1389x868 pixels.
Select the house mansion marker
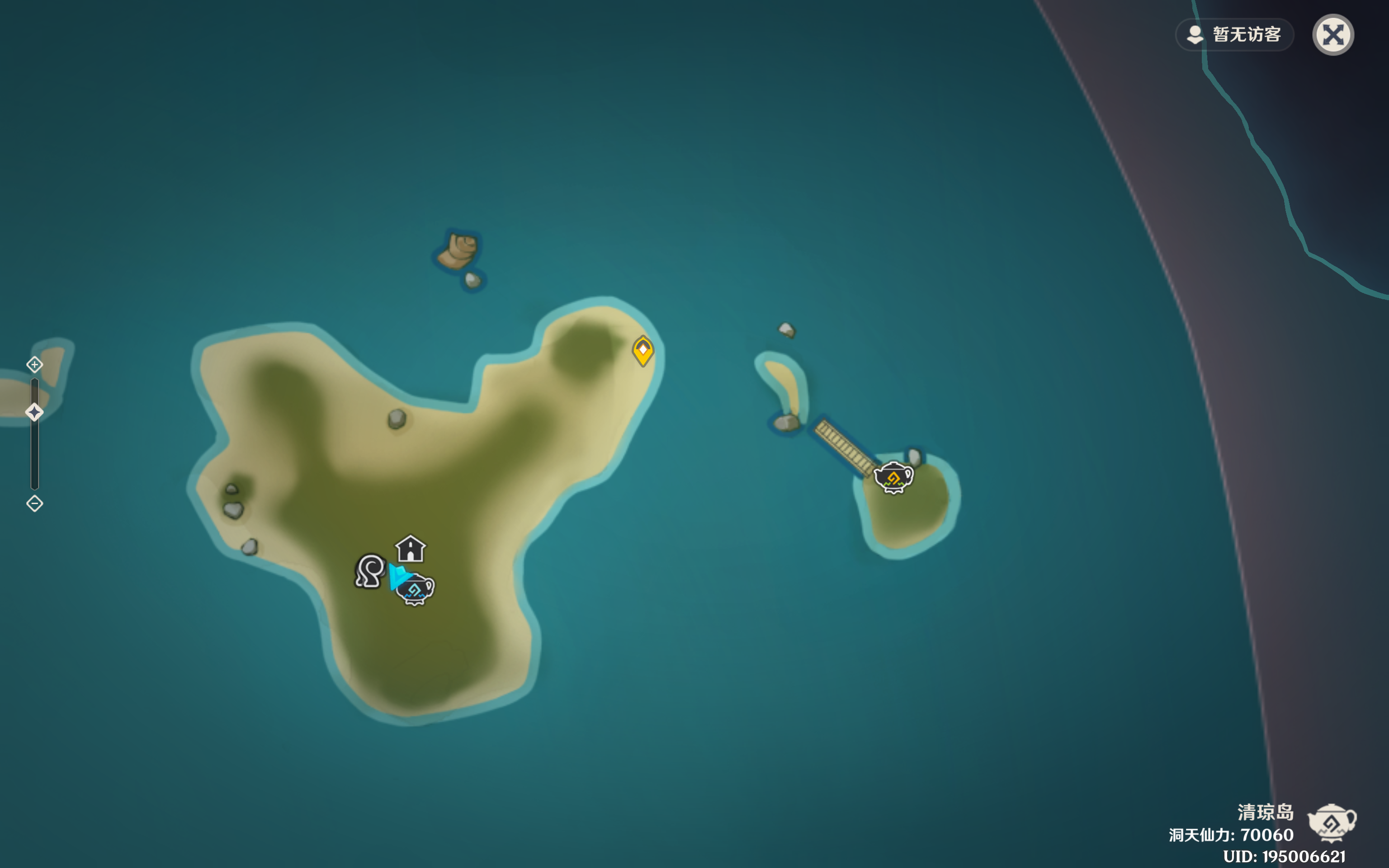coord(411,549)
